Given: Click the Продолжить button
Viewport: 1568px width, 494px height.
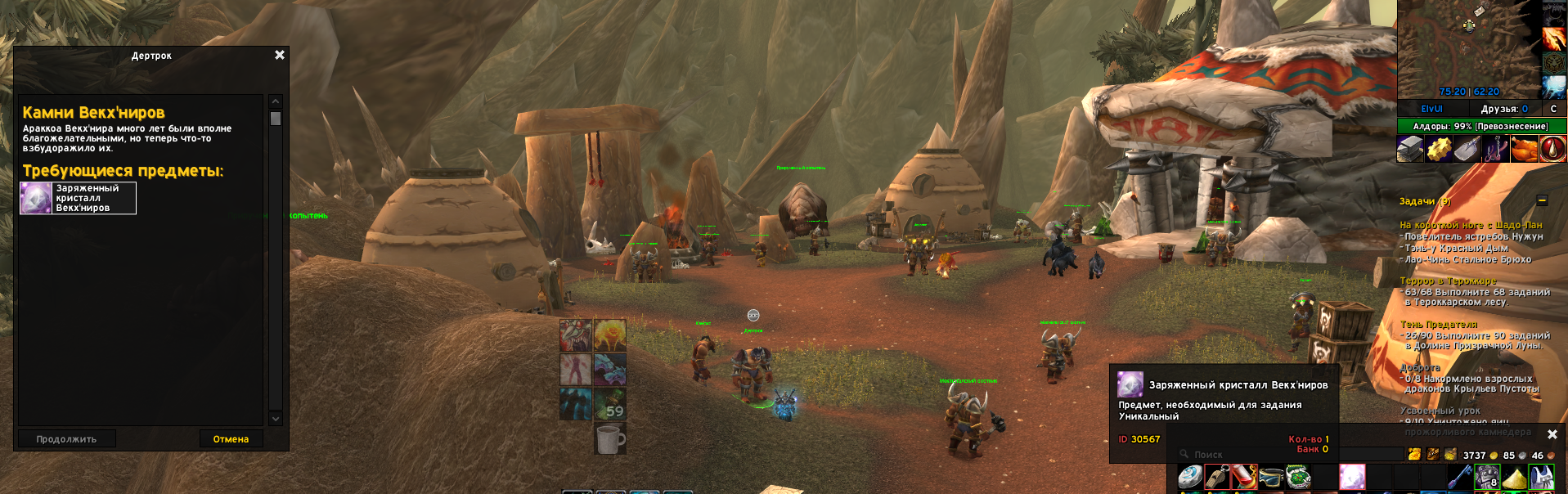Looking at the screenshot, I should point(66,439).
